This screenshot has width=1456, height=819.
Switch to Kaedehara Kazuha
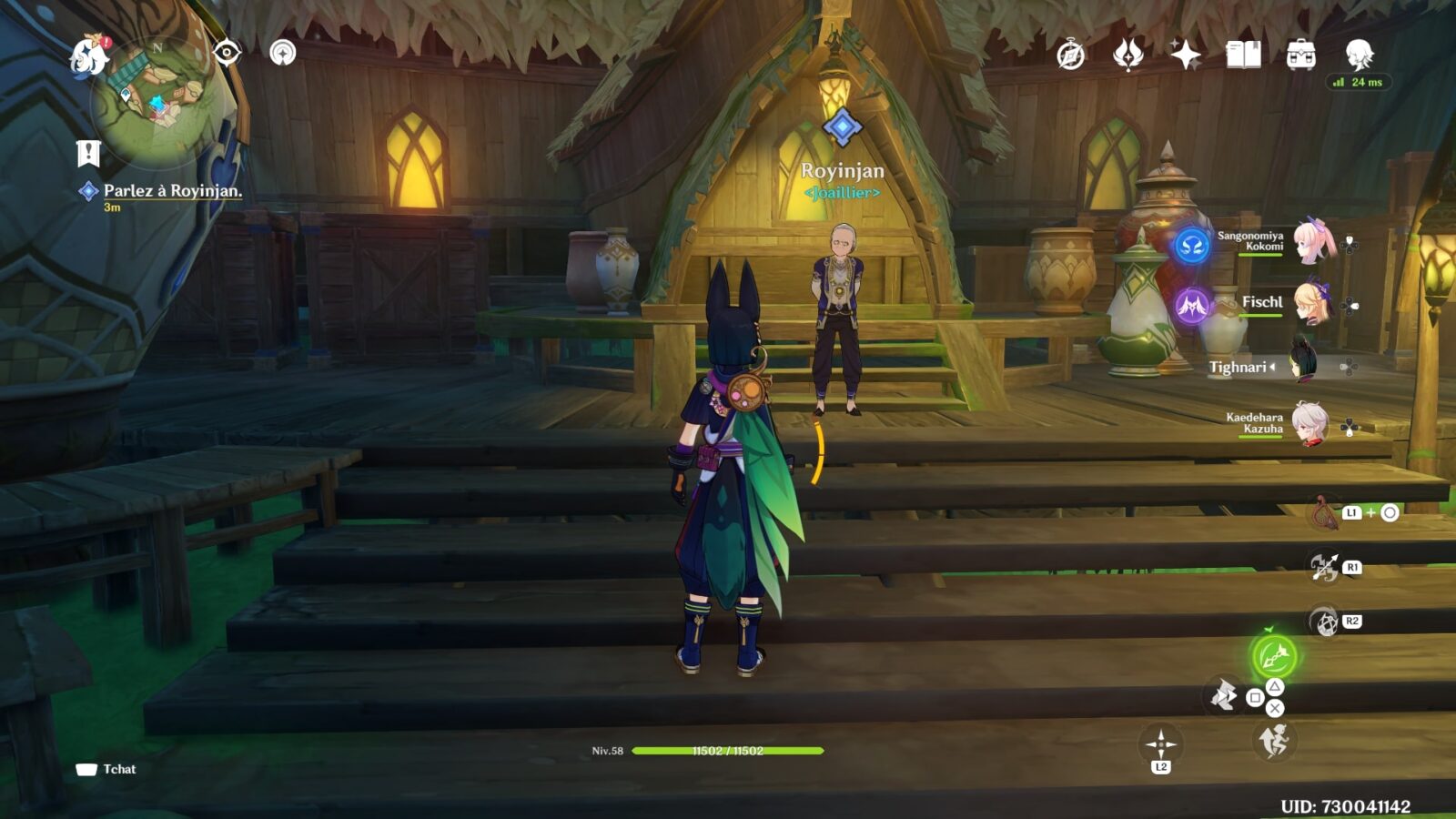1310,423
